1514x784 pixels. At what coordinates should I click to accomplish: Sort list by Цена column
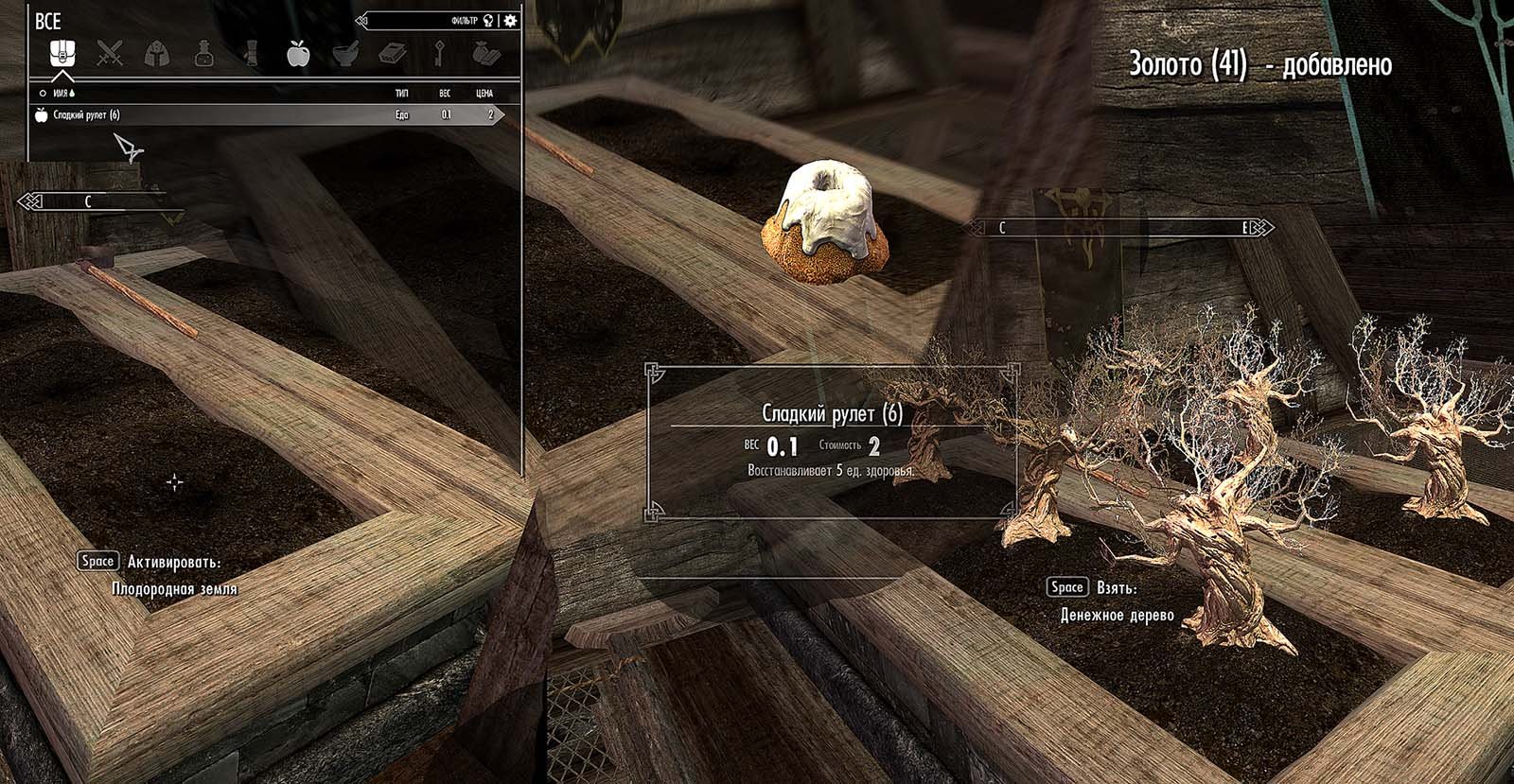(484, 94)
